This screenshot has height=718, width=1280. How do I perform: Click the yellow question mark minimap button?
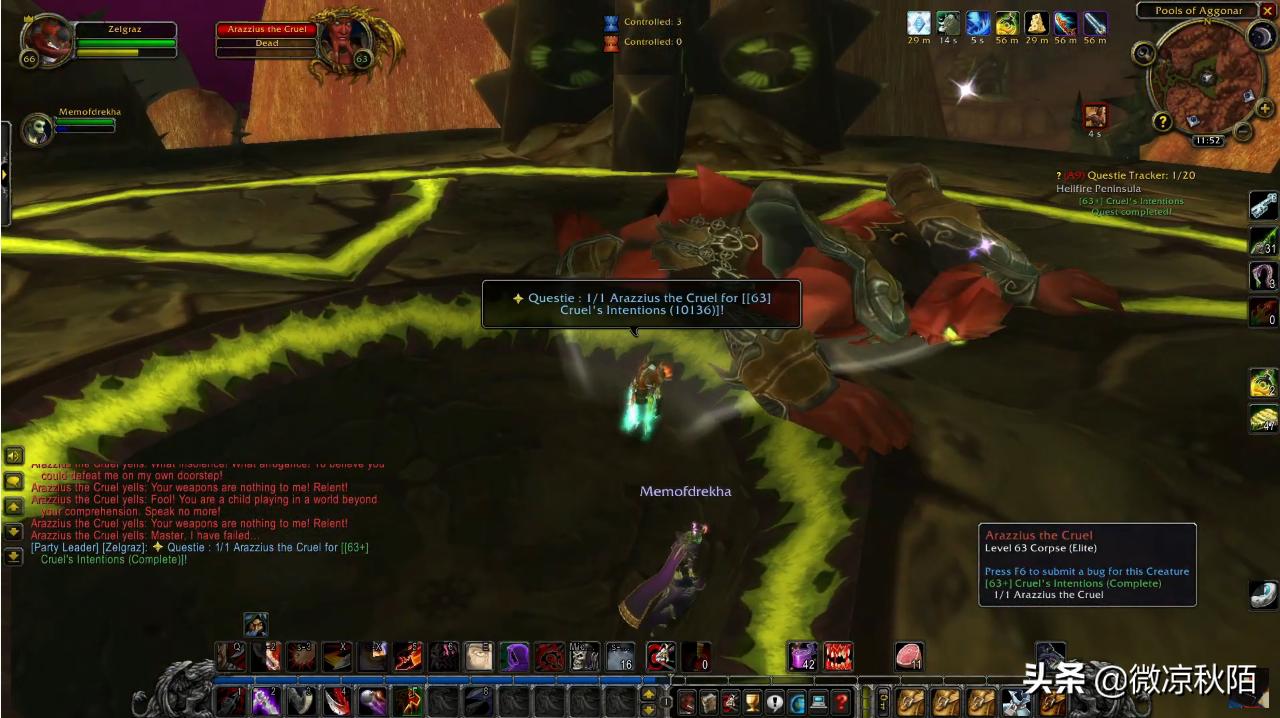[1162, 122]
